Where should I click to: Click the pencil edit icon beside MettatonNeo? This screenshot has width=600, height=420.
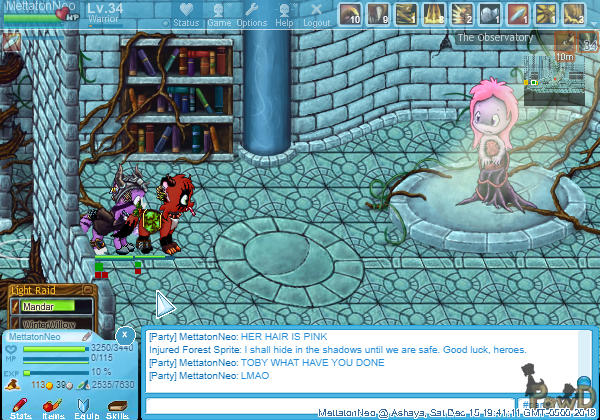pyautogui.click(x=87, y=337)
